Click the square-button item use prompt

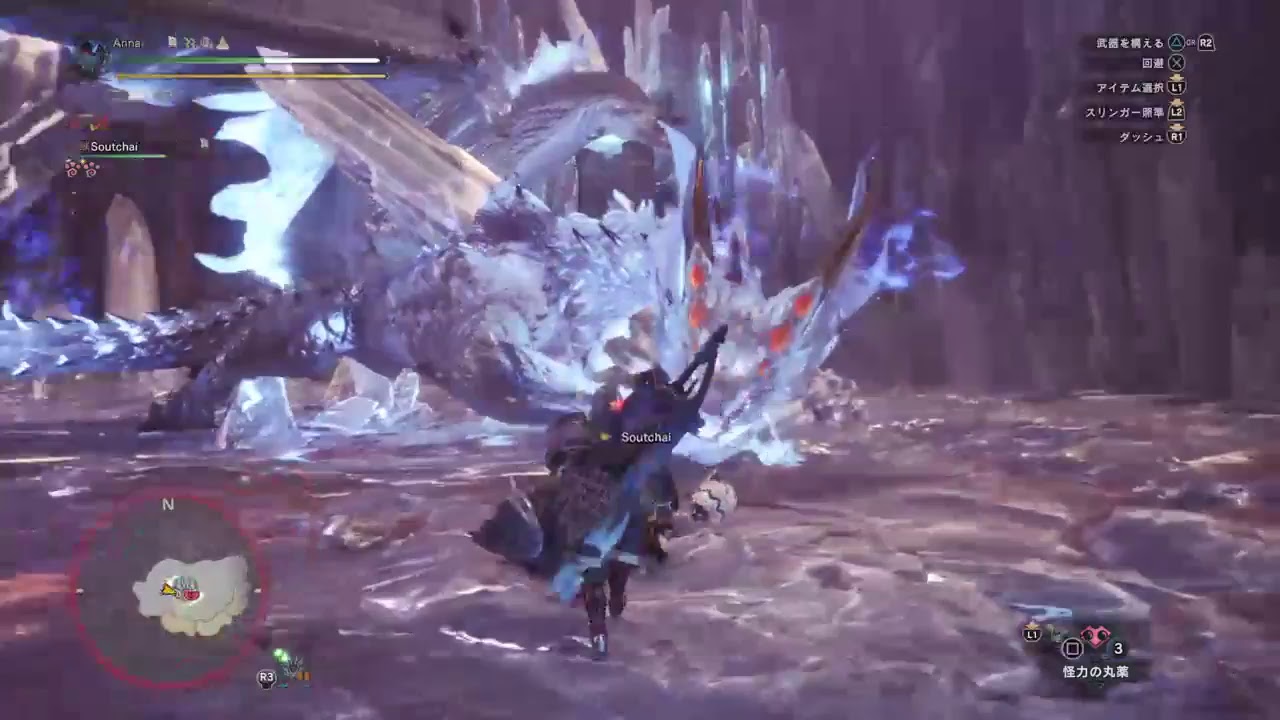[x=1071, y=648]
